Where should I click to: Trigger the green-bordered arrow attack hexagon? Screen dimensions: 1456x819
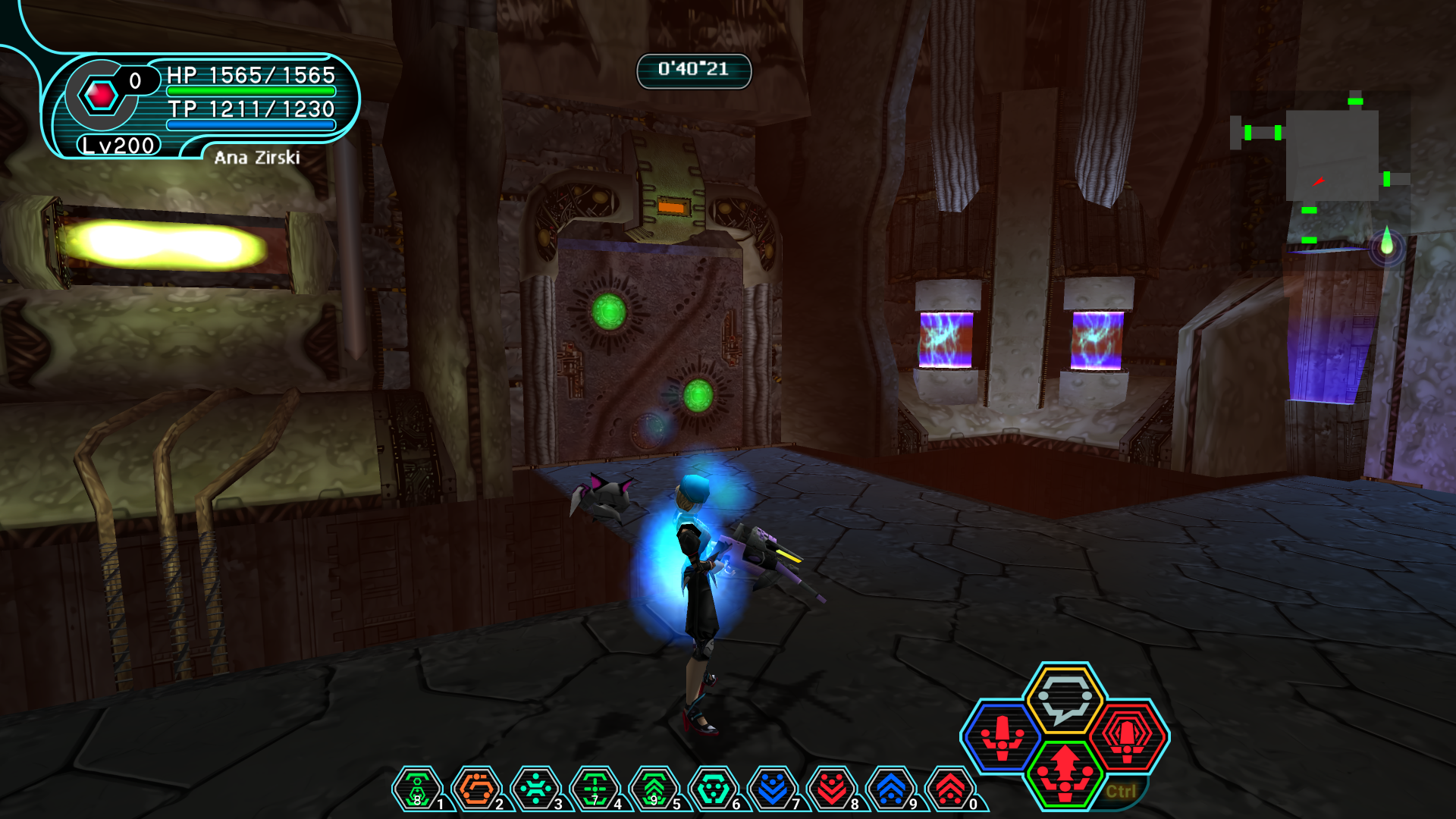pos(1065,773)
